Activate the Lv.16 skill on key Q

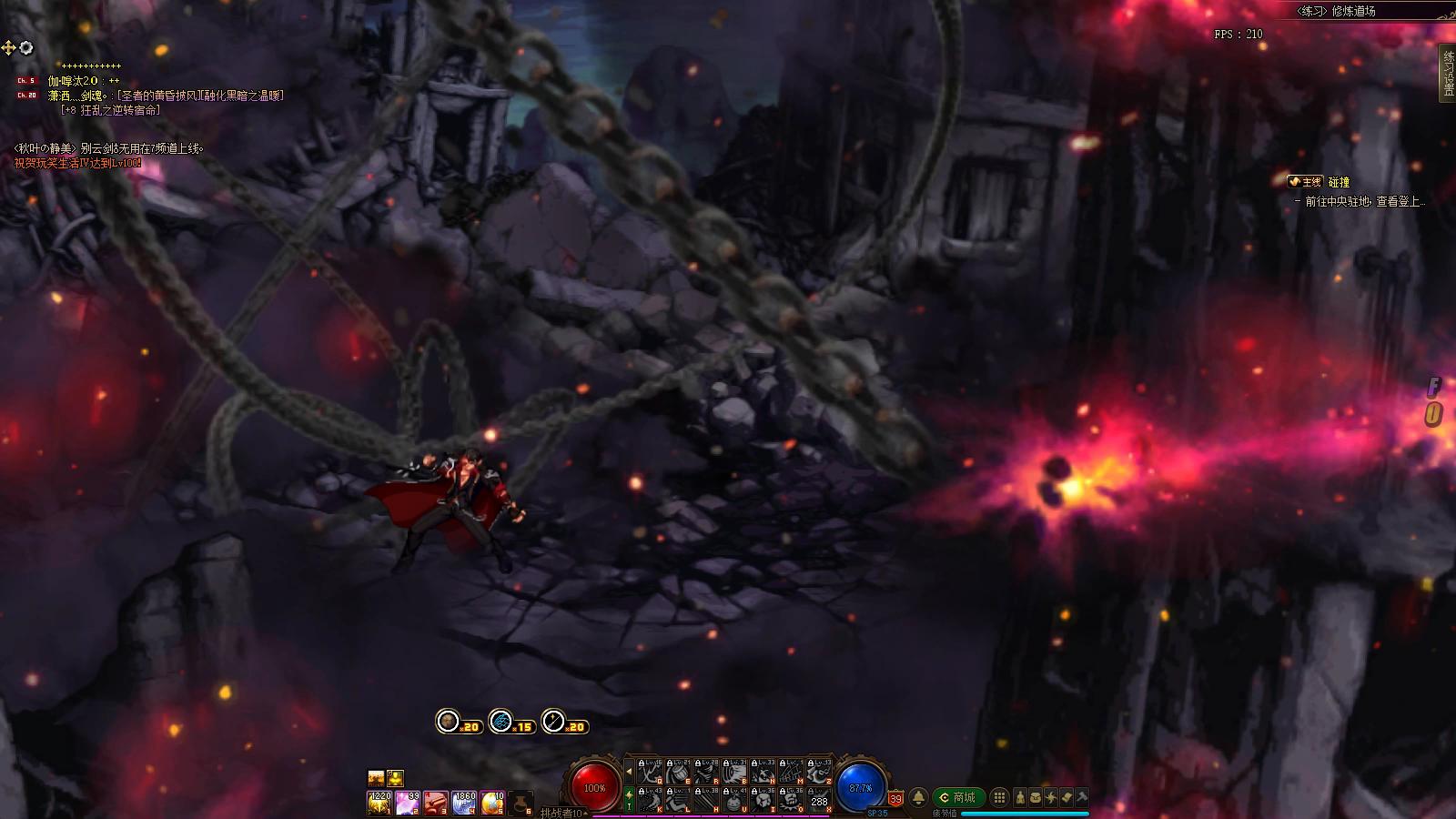point(649,772)
